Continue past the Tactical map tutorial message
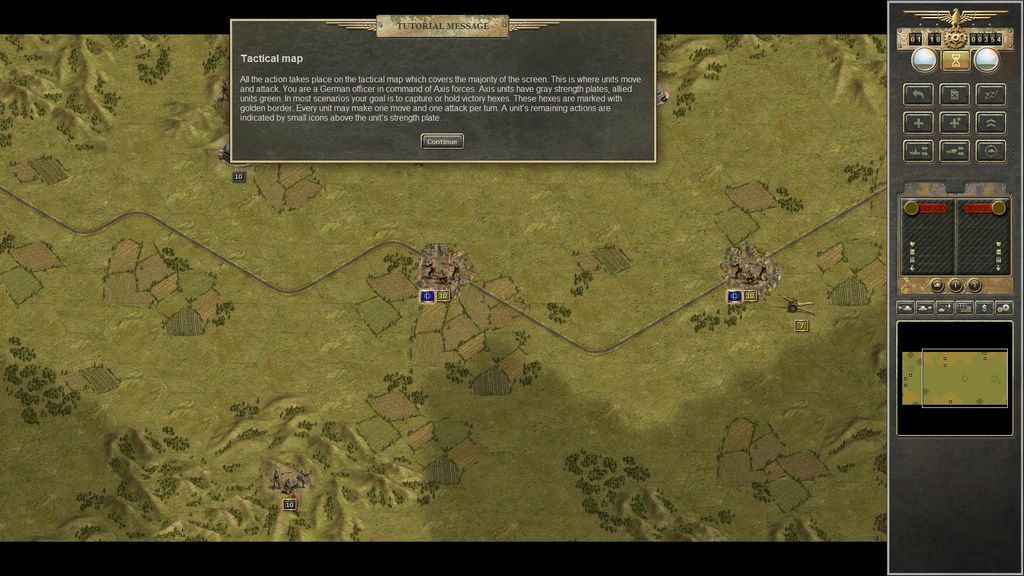Screen dimensions: 1024x576 pyautogui.click(x=442, y=142)
